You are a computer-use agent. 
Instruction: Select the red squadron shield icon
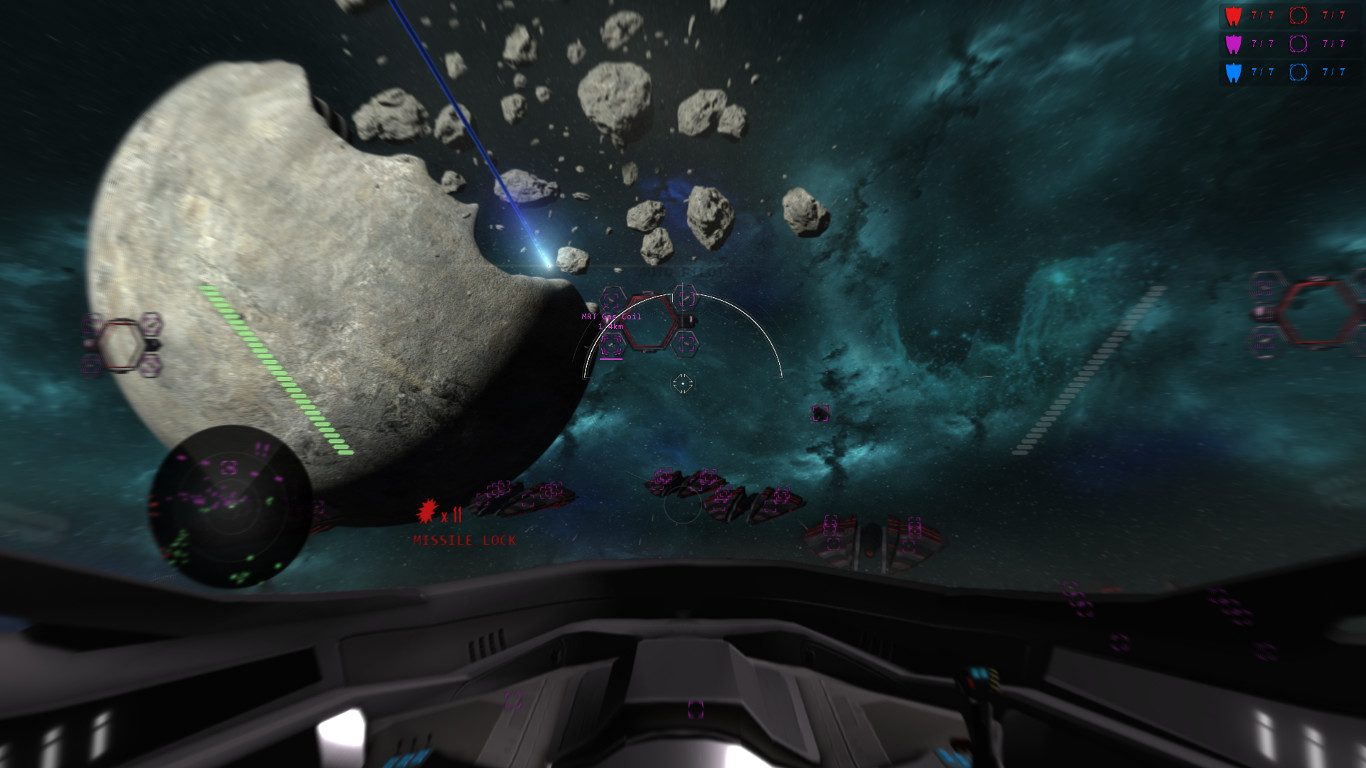click(x=1233, y=15)
